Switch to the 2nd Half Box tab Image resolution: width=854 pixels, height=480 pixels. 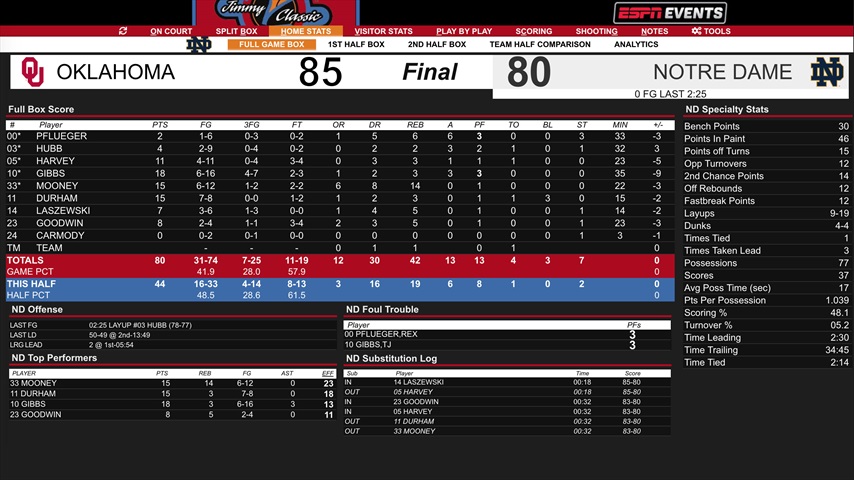(437, 45)
